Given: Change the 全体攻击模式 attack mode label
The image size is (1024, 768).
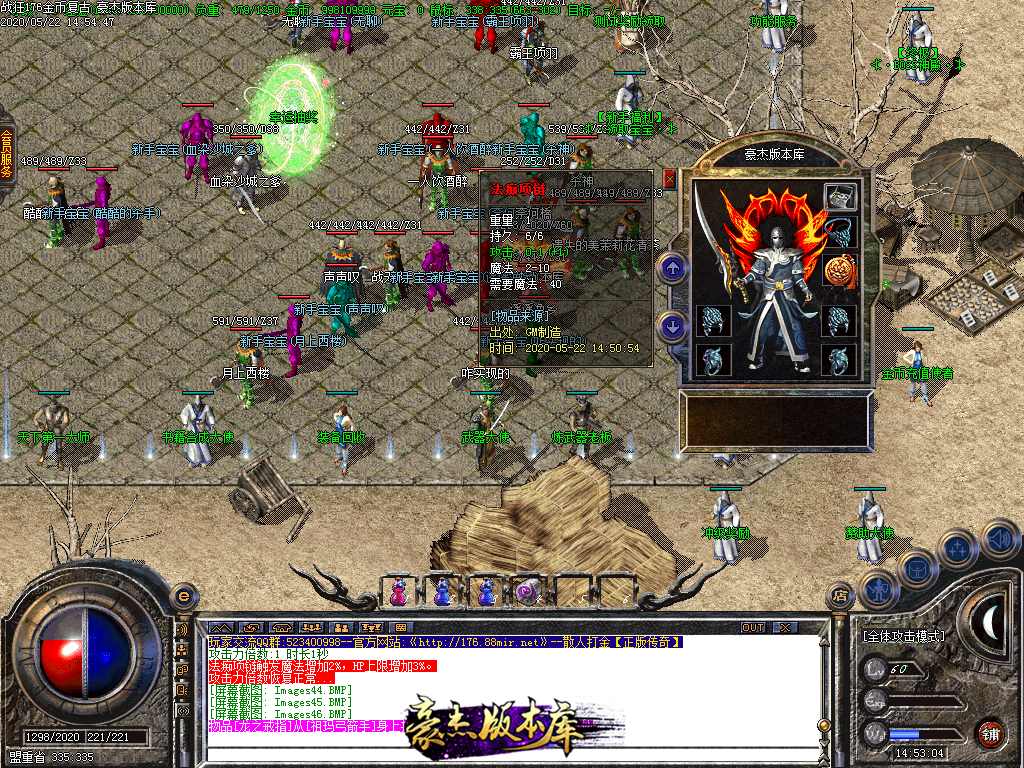Looking at the screenshot, I should pyautogui.click(x=903, y=636).
